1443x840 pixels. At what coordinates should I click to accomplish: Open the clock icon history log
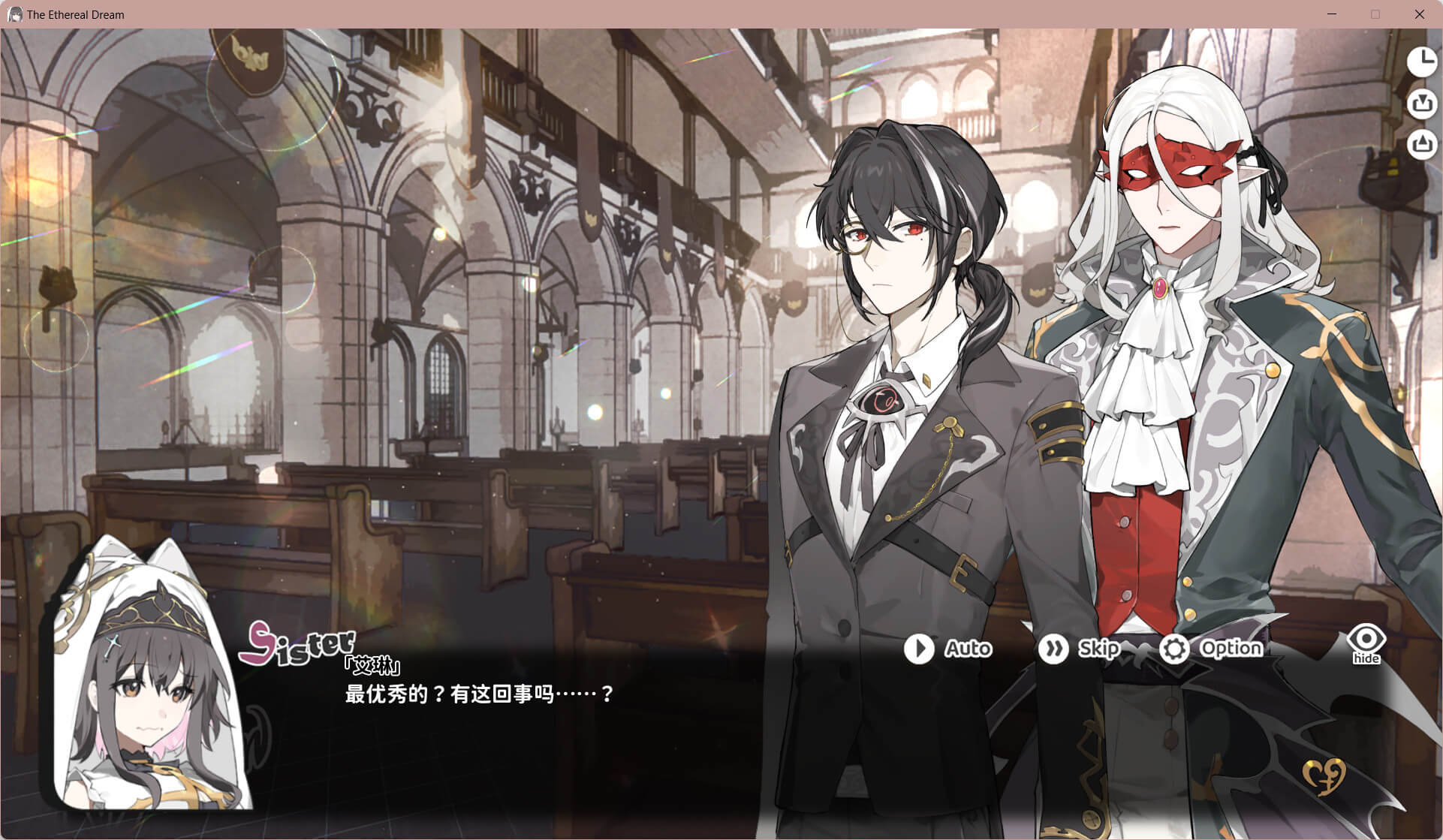point(1421,62)
